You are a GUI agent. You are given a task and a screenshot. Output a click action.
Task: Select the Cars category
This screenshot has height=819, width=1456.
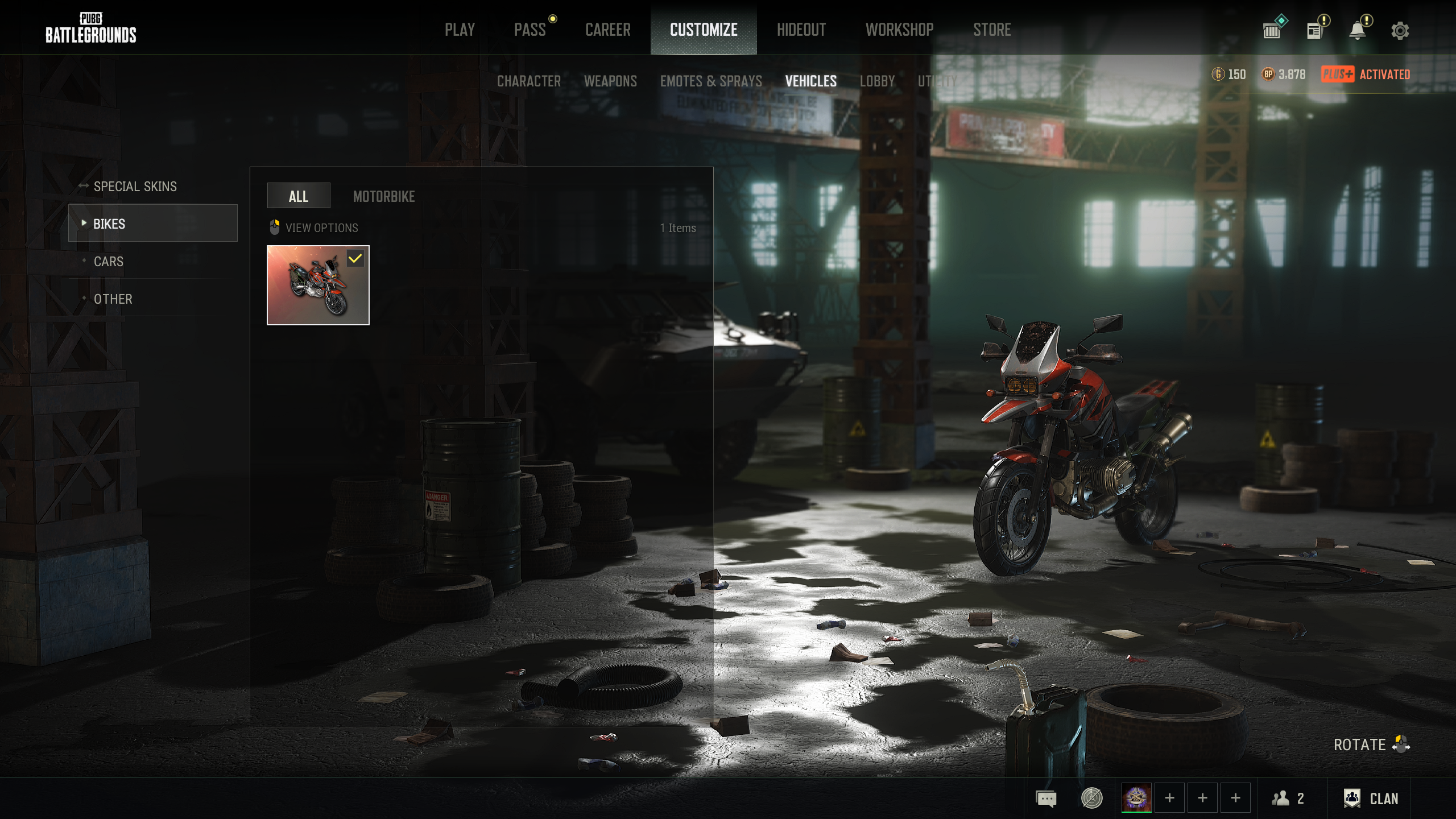pyautogui.click(x=108, y=262)
